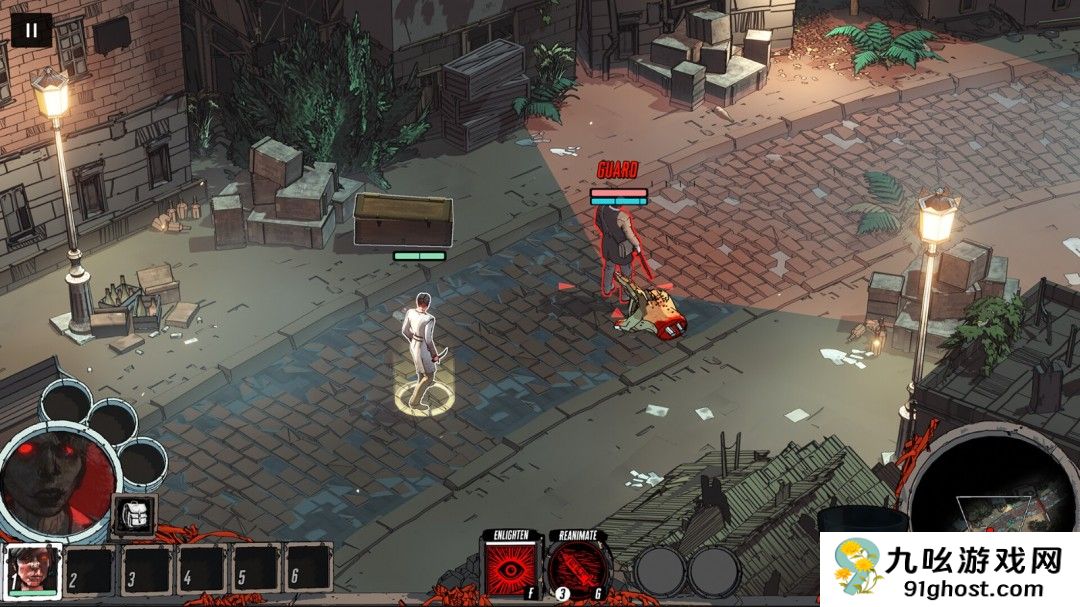The image size is (1080, 607).
Task: Open the backpack inventory
Action: [x=133, y=516]
